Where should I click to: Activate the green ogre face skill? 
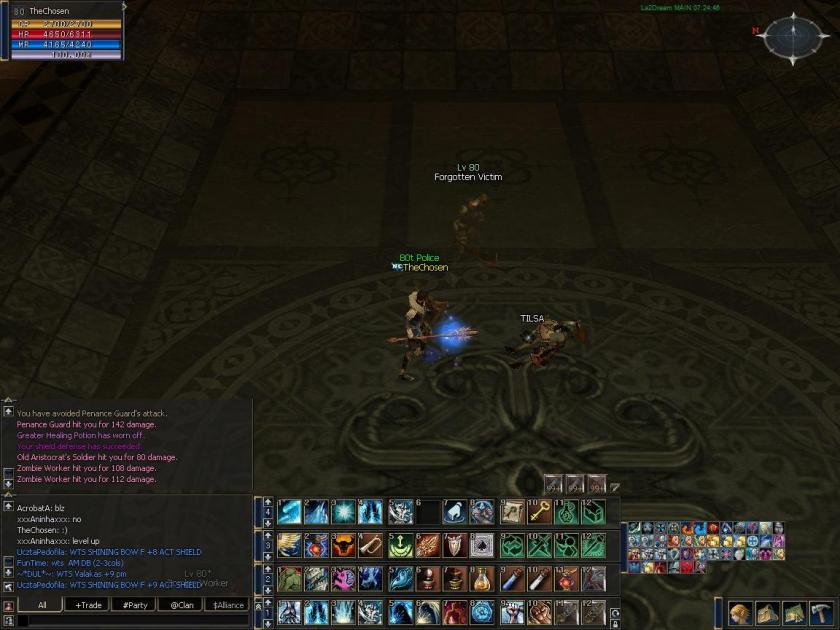(x=289, y=579)
